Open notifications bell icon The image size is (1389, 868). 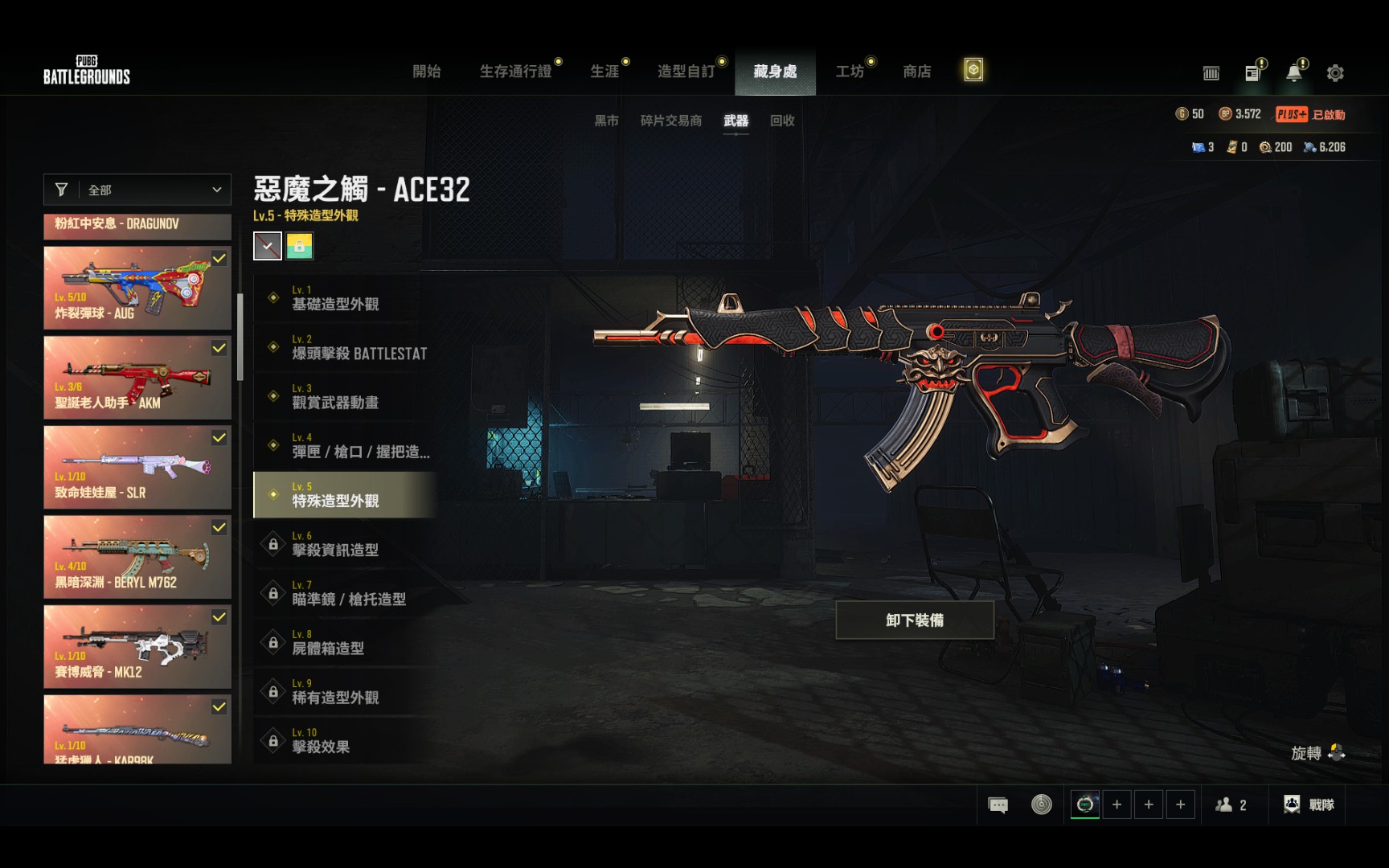1294,73
